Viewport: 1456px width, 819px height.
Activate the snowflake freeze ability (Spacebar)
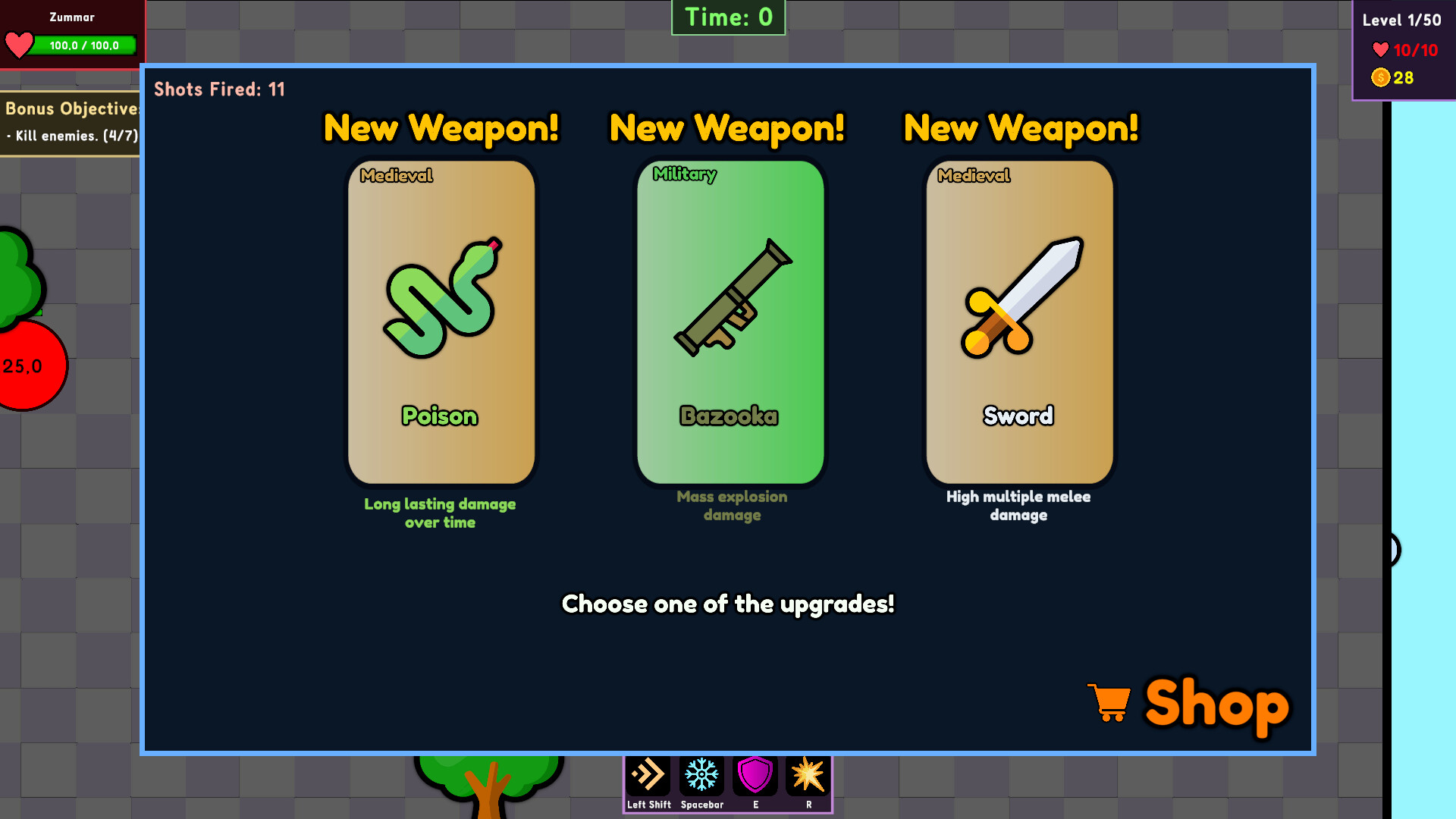click(x=701, y=773)
